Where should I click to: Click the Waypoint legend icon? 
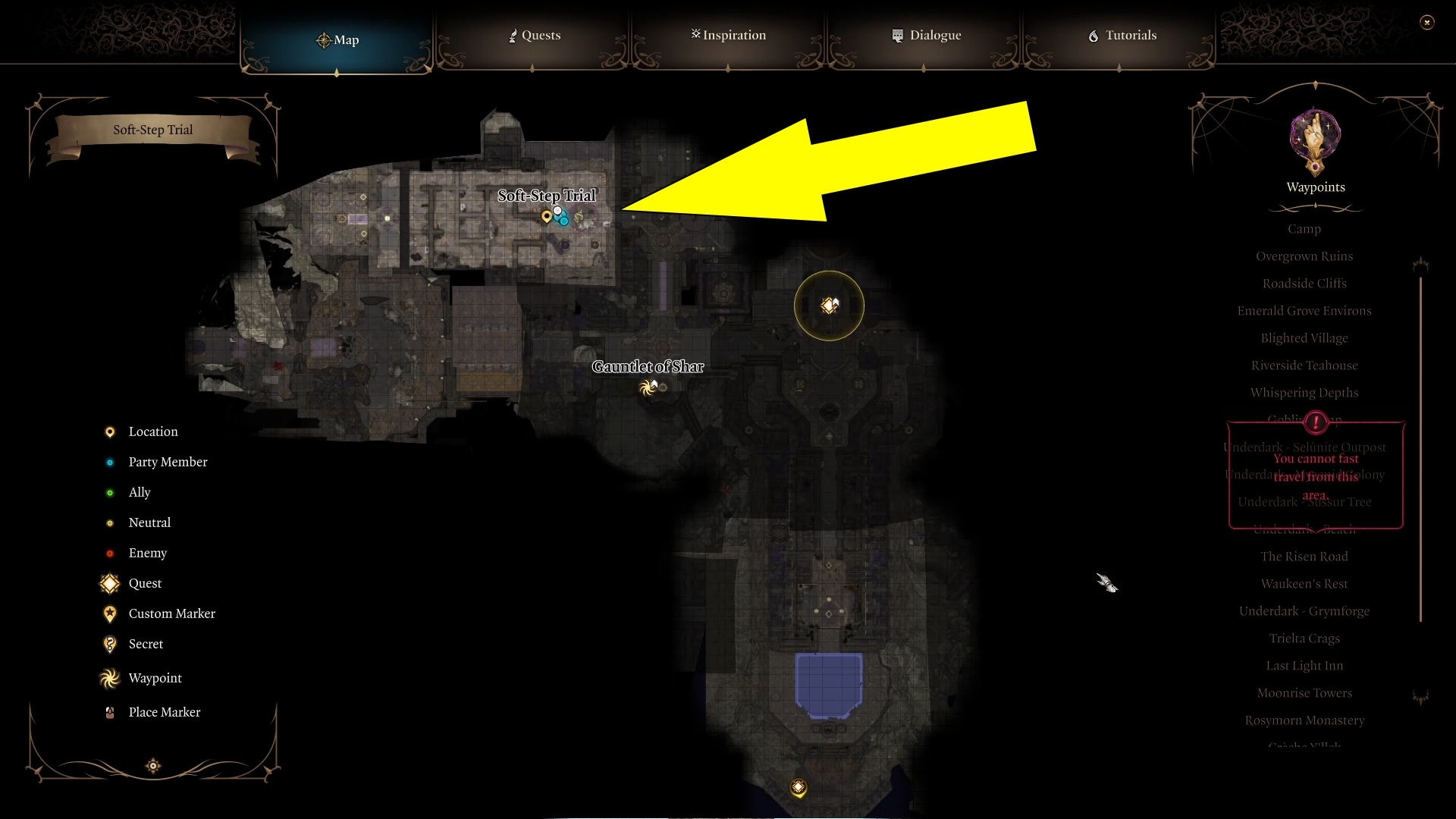click(x=109, y=678)
